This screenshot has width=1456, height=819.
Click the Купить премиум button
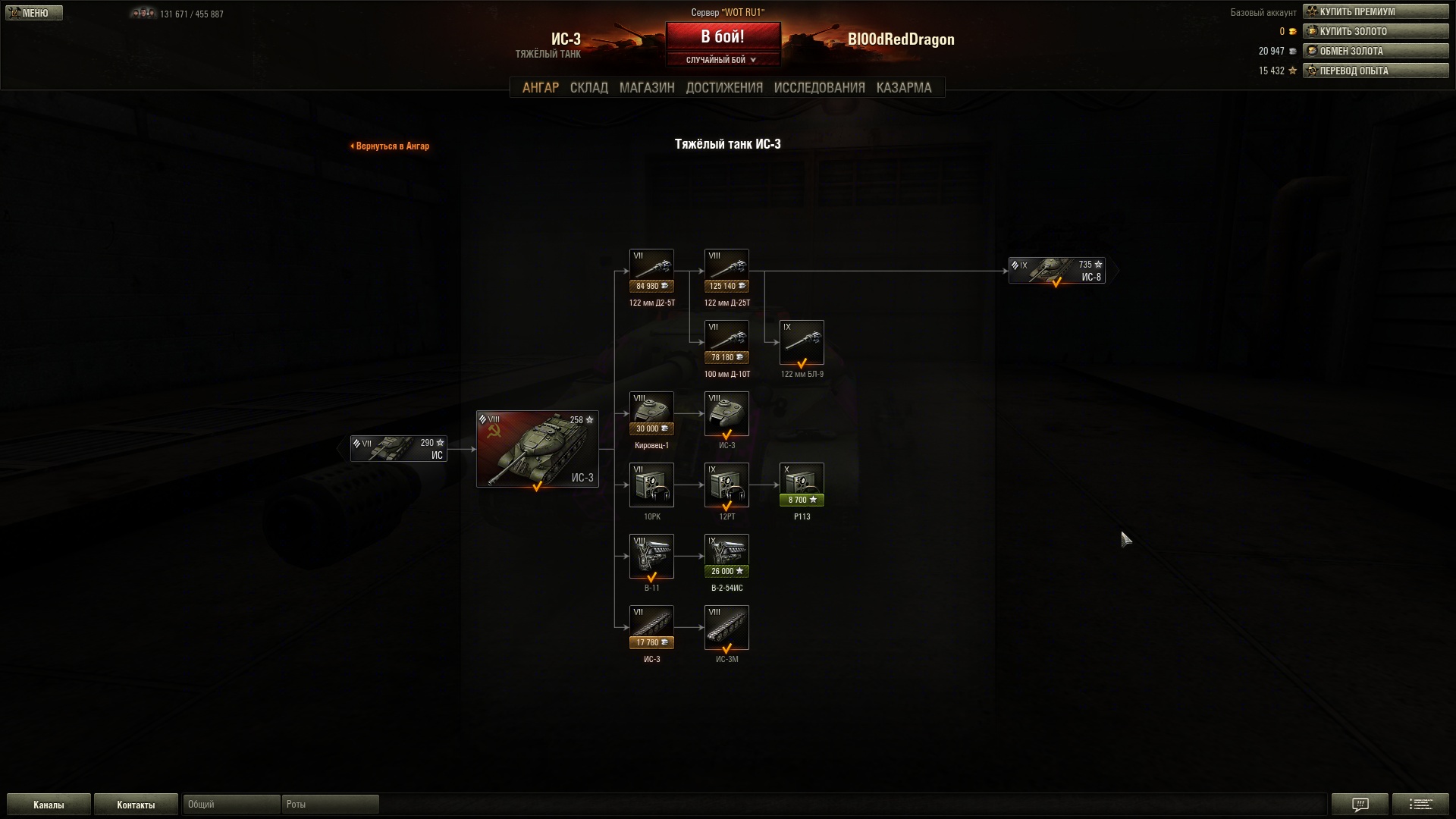click(1375, 11)
